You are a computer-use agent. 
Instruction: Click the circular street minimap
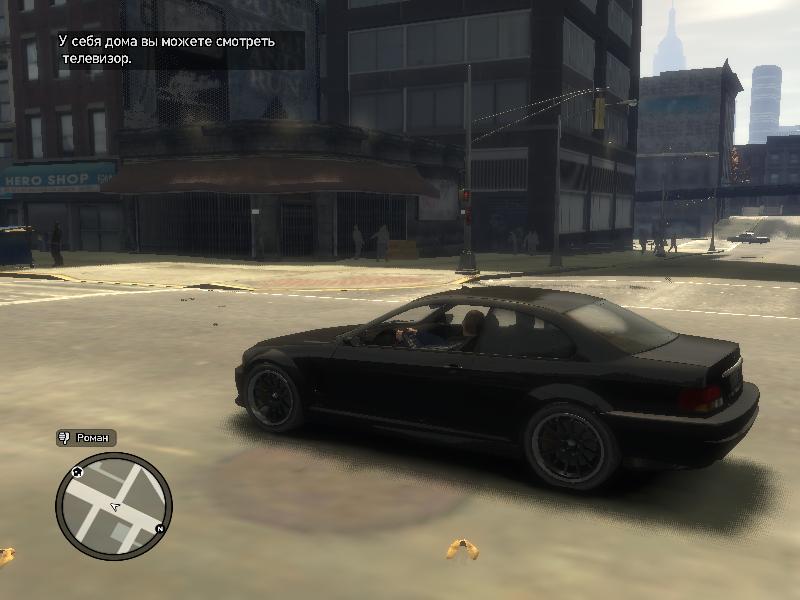click(x=114, y=506)
